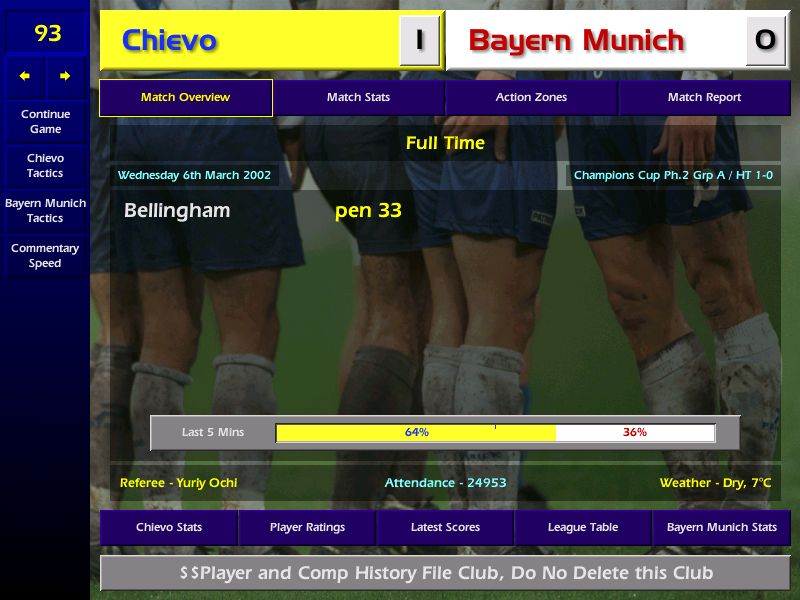The width and height of the screenshot is (800, 600).
Task: Show Player Ratings
Action: pyautogui.click(x=307, y=527)
